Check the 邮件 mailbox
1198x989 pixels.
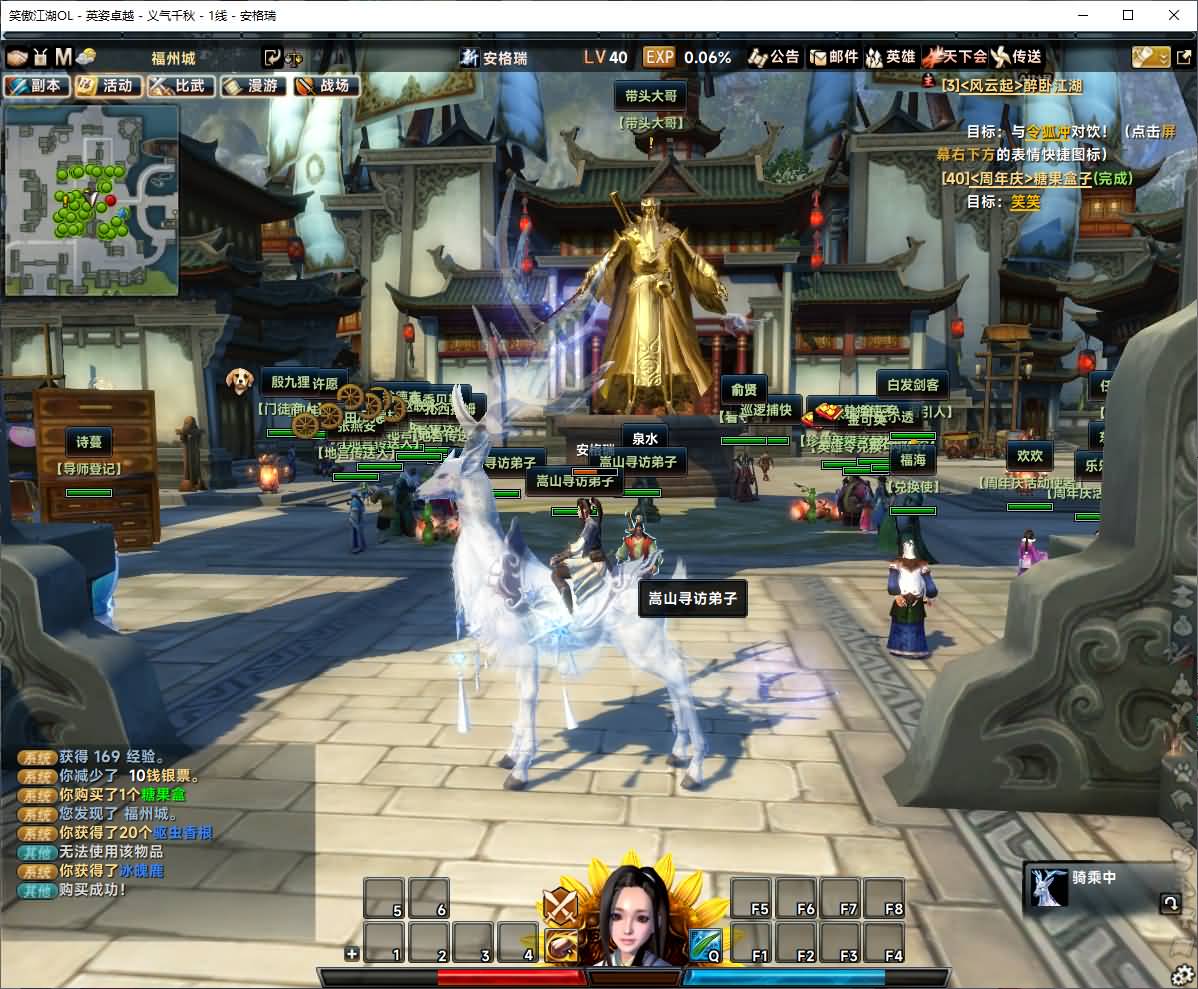click(x=834, y=57)
